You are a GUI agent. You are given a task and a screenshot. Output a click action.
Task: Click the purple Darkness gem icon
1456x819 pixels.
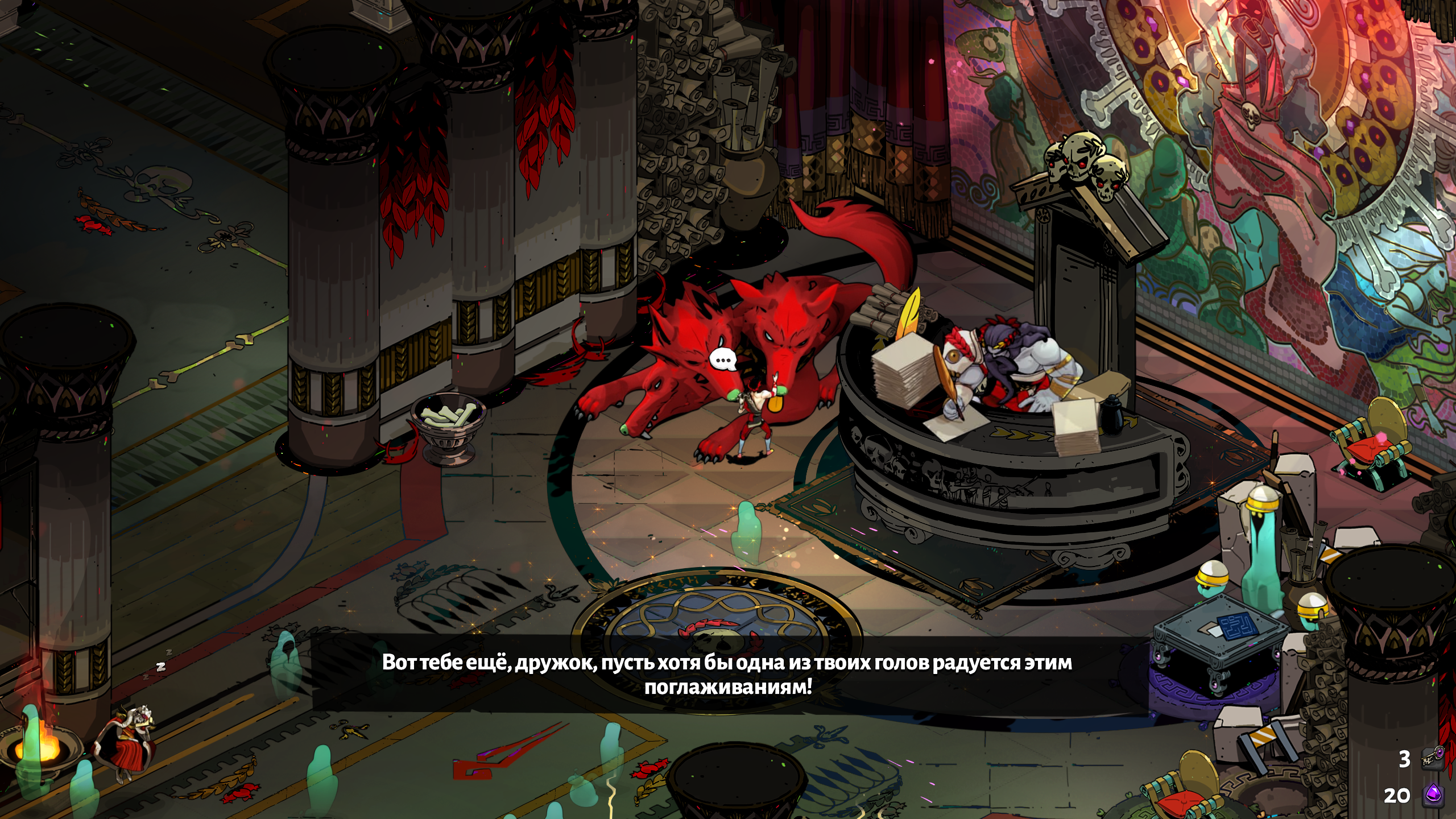1432,795
